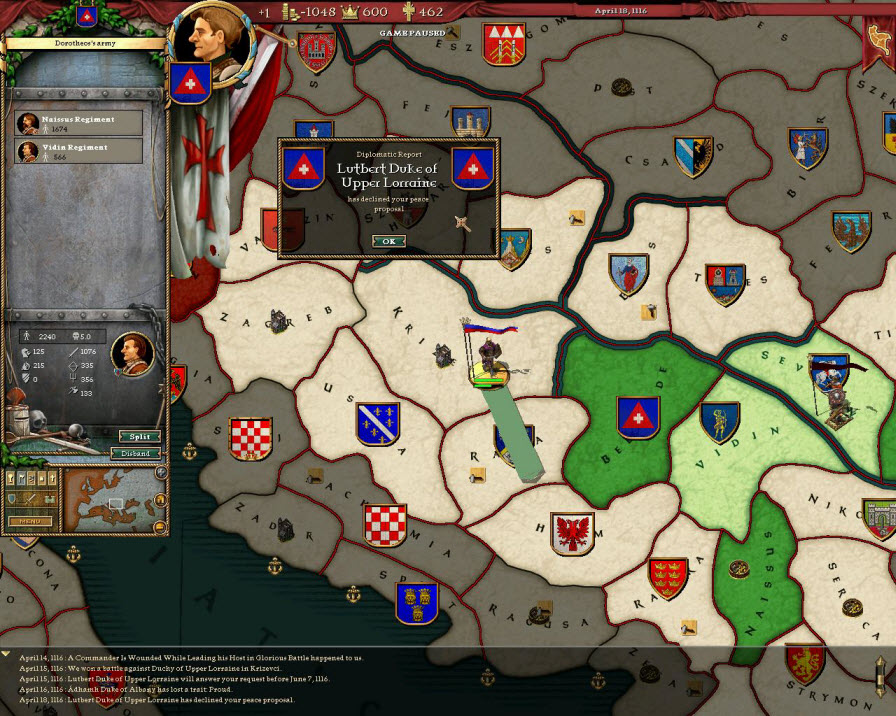
Task: Select the shield map mode icon
Action: [13, 499]
